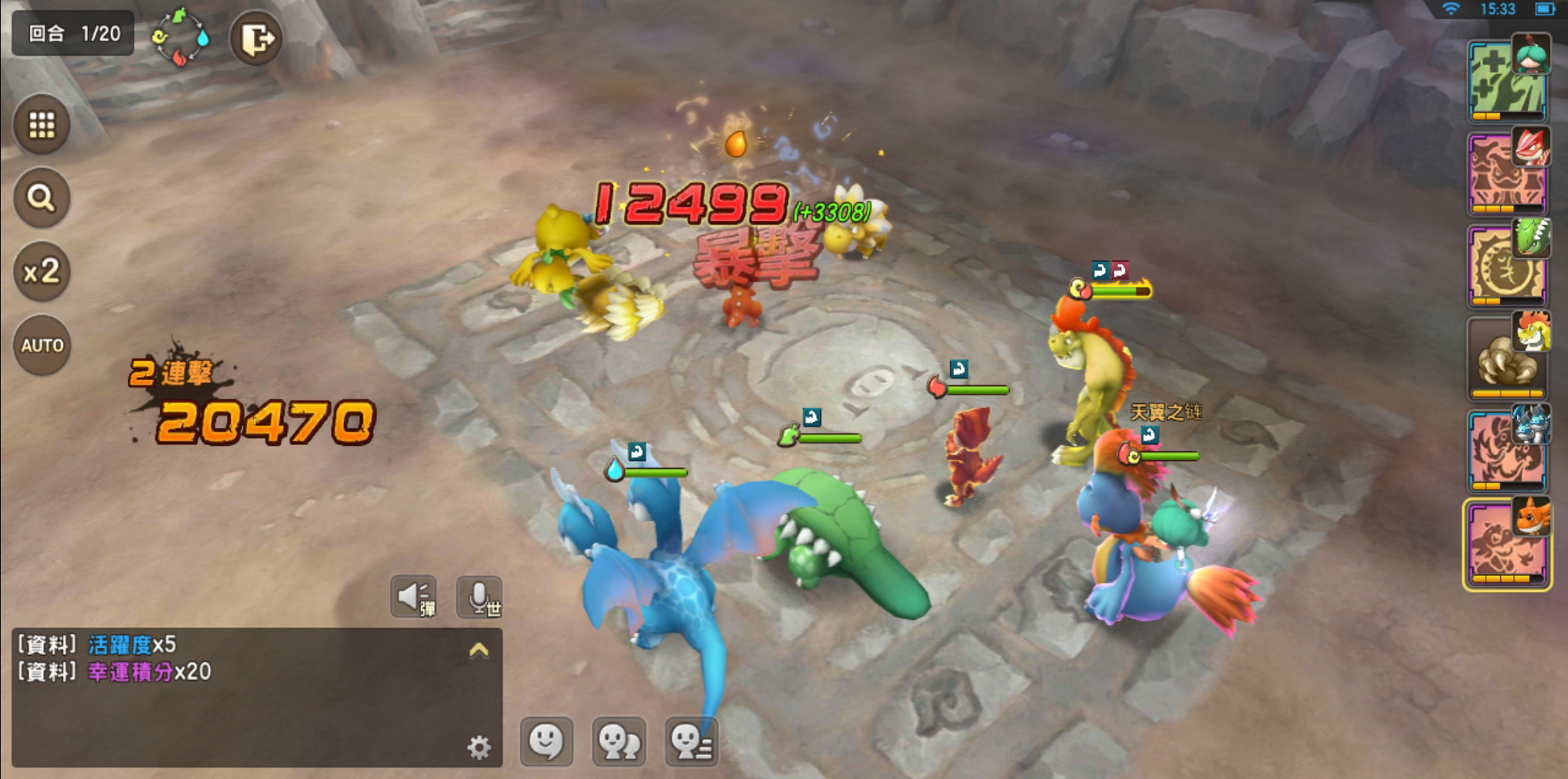Toggle the speaker danmaku button
Screen dimensions: 1568x779
click(x=414, y=597)
